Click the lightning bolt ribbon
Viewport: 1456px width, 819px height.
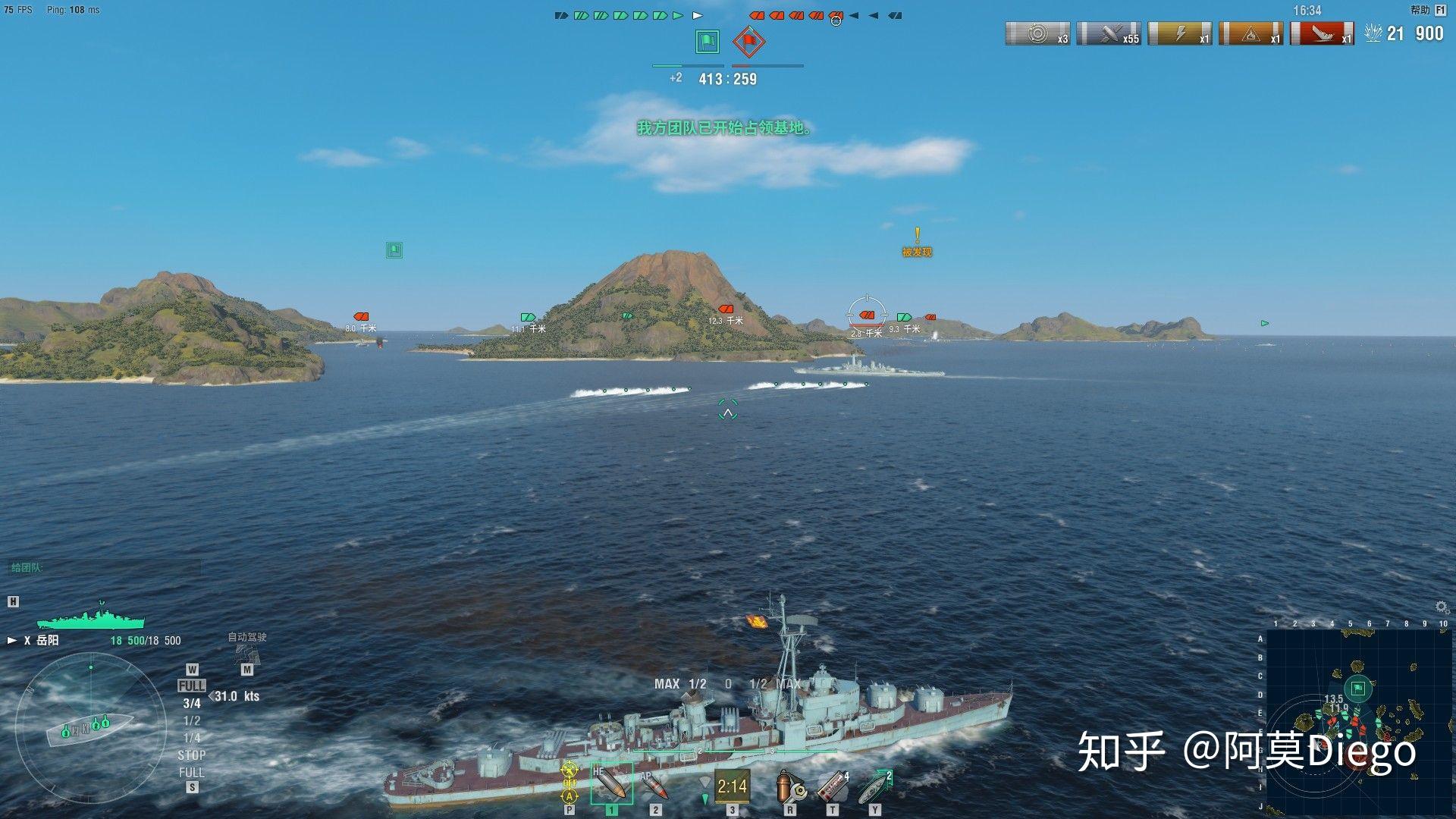[x=1179, y=34]
